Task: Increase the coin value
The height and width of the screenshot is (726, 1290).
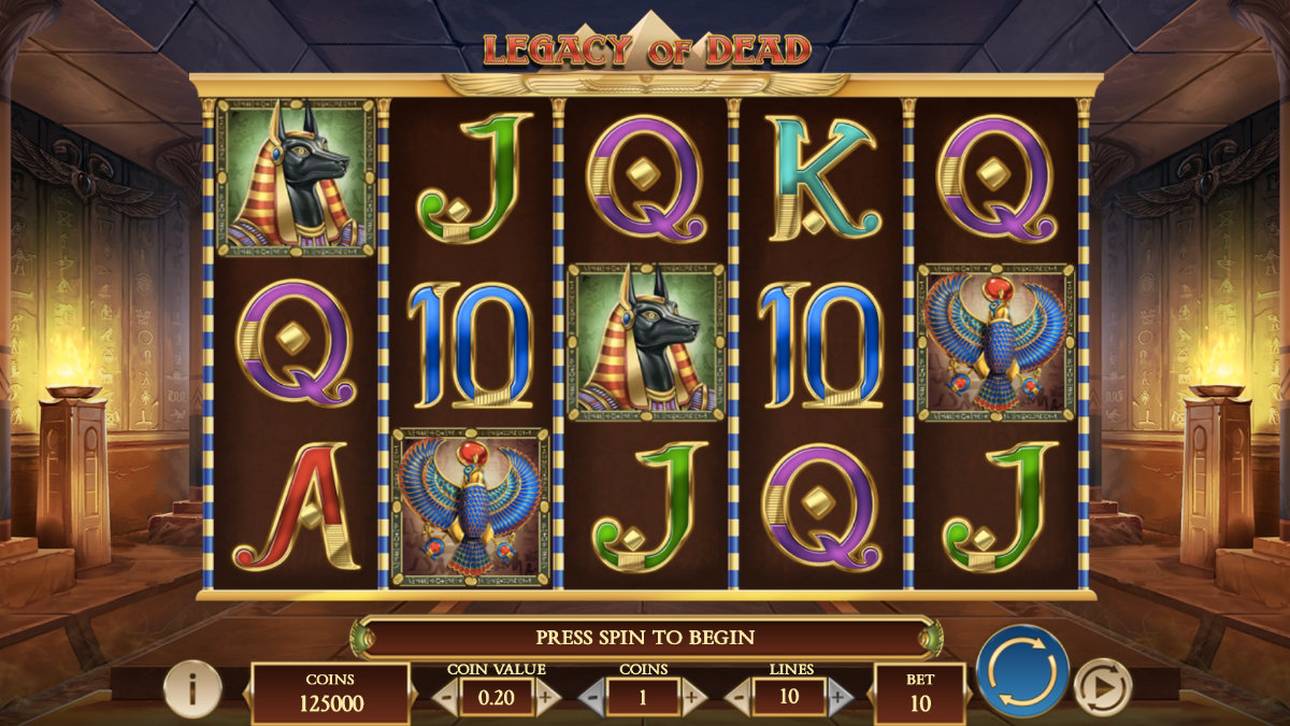Action: pyautogui.click(x=546, y=696)
